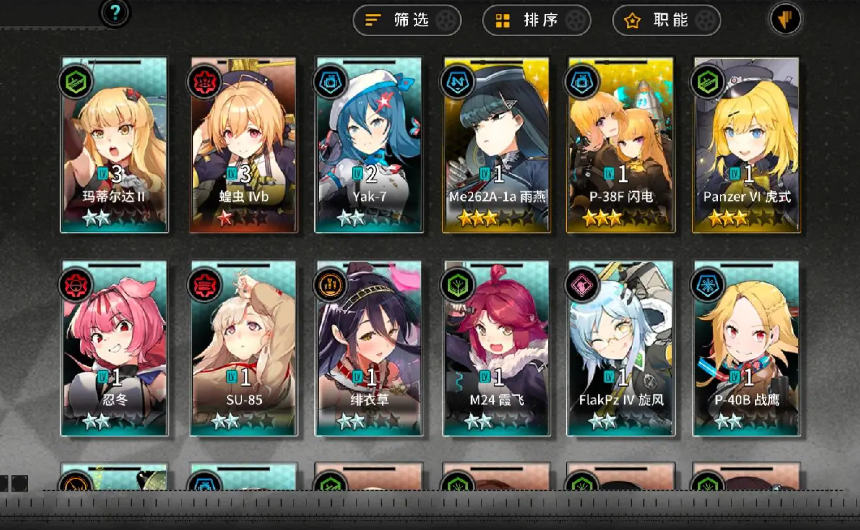This screenshot has height=530, width=860.
Task: Select the 玛蒂尔达 II character card
Action: click(114, 145)
